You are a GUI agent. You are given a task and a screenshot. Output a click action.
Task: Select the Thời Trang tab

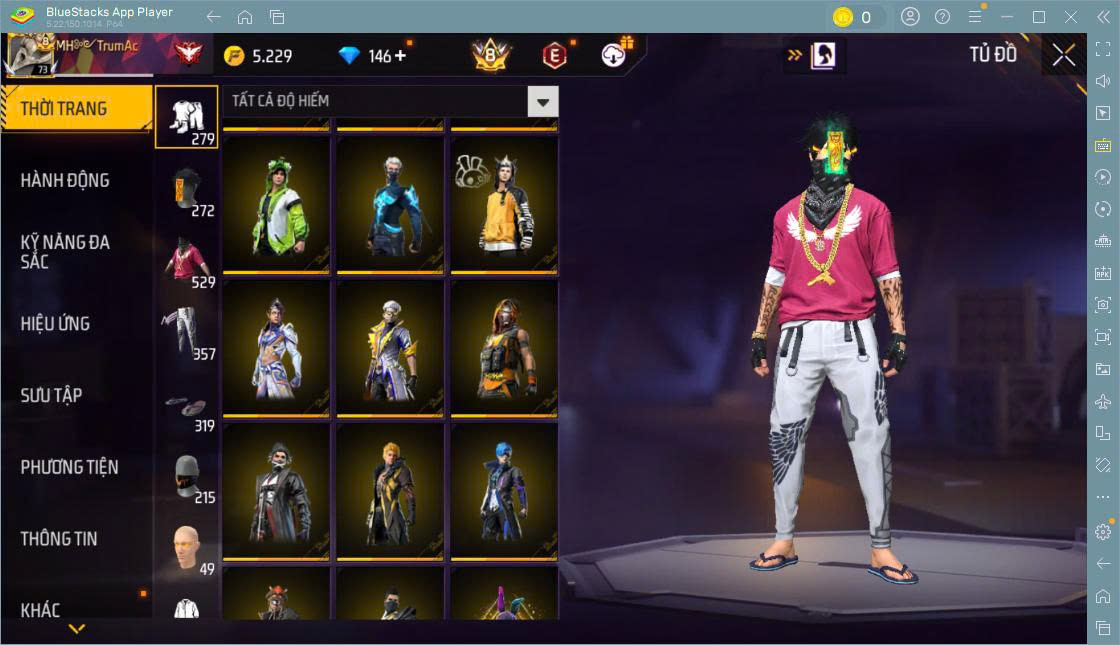[x=64, y=109]
